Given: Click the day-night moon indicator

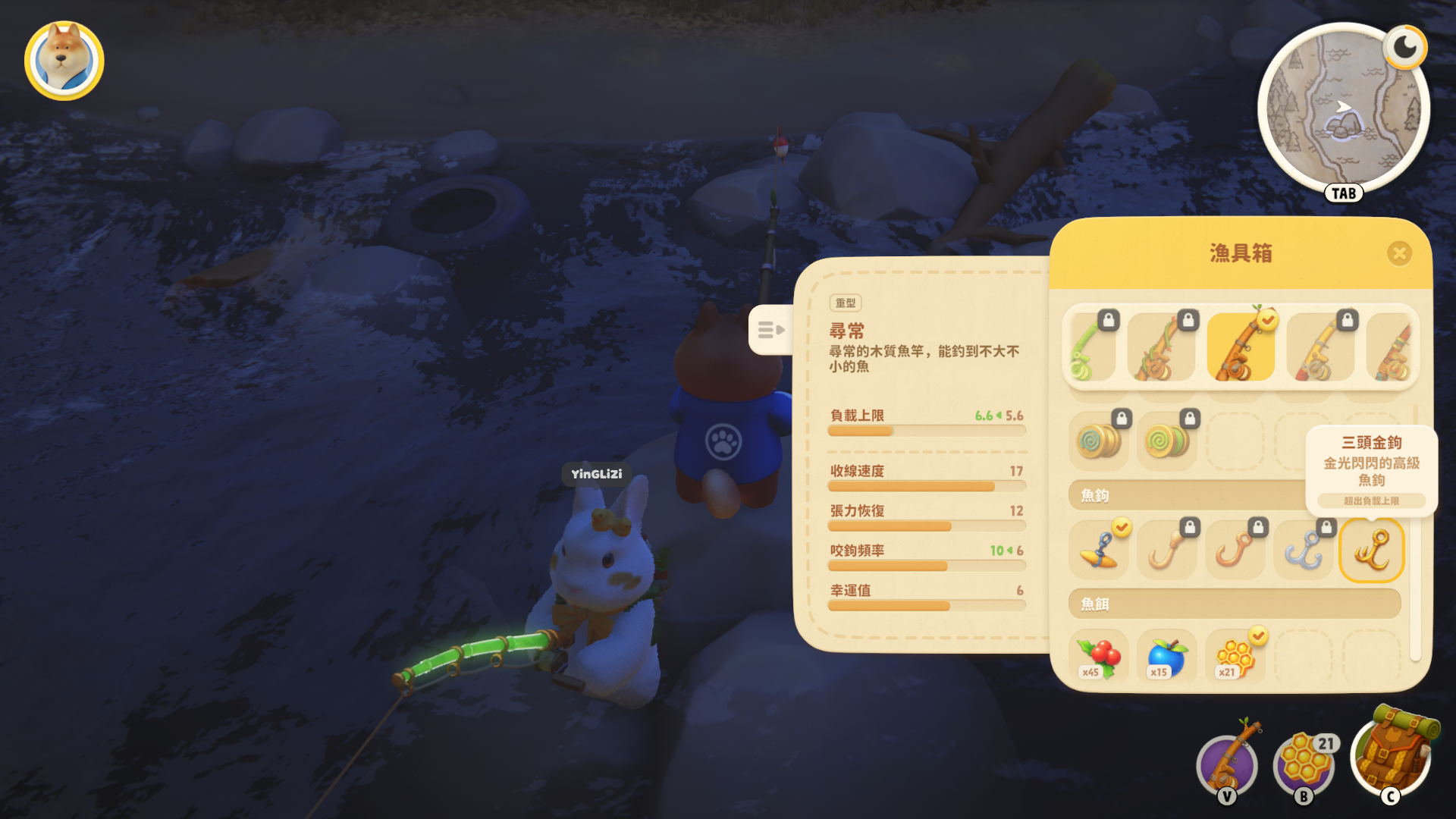Looking at the screenshot, I should click(1404, 47).
